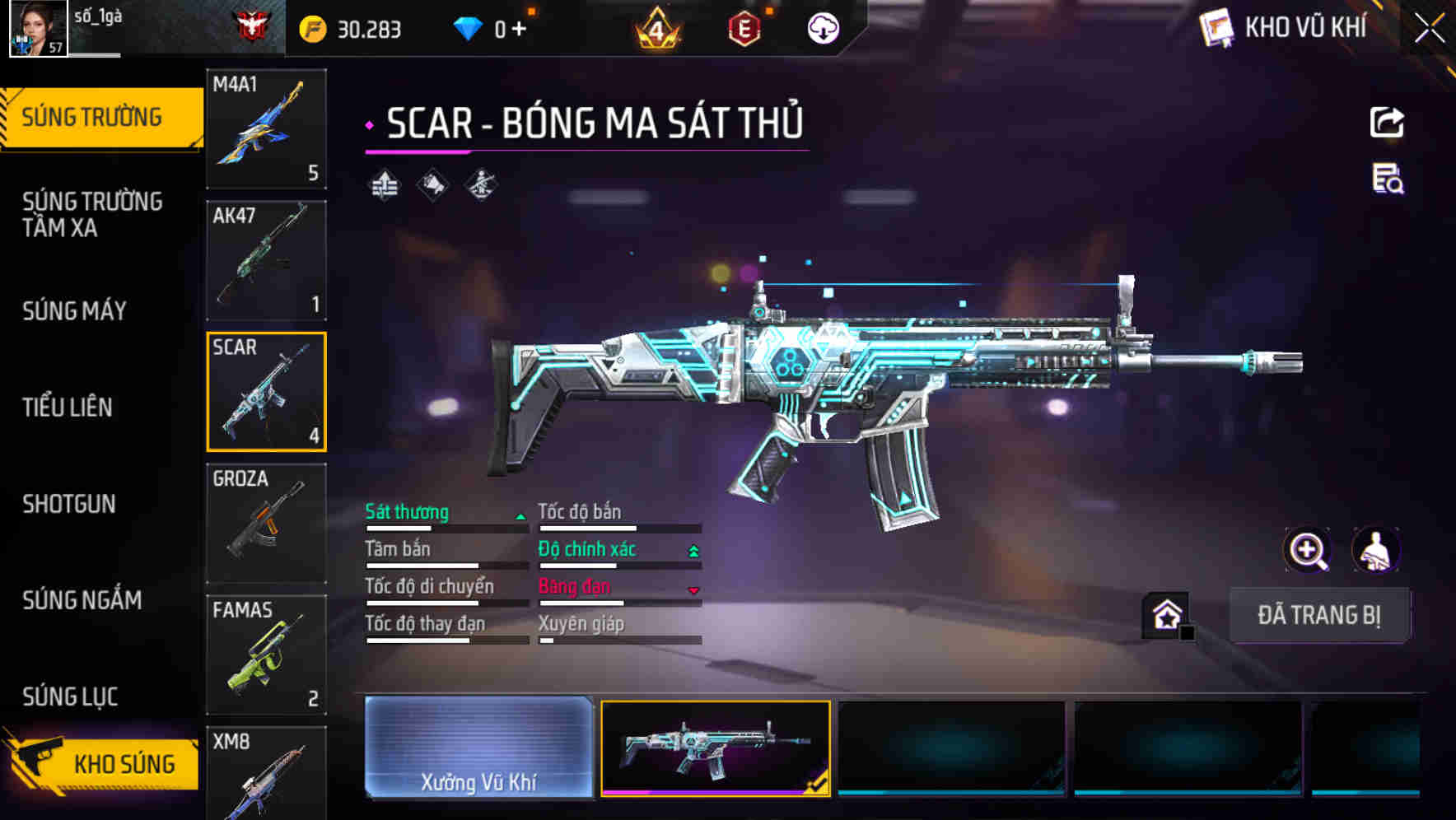Add diamonds with the plus button

519,30
